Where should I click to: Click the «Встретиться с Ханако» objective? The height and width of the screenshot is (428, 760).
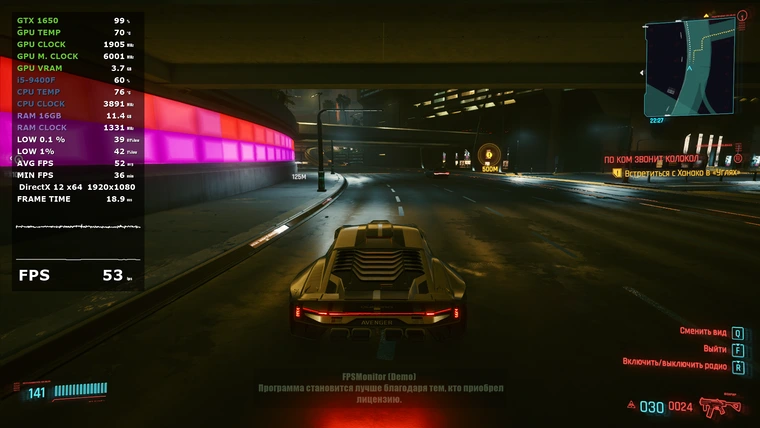tap(681, 173)
